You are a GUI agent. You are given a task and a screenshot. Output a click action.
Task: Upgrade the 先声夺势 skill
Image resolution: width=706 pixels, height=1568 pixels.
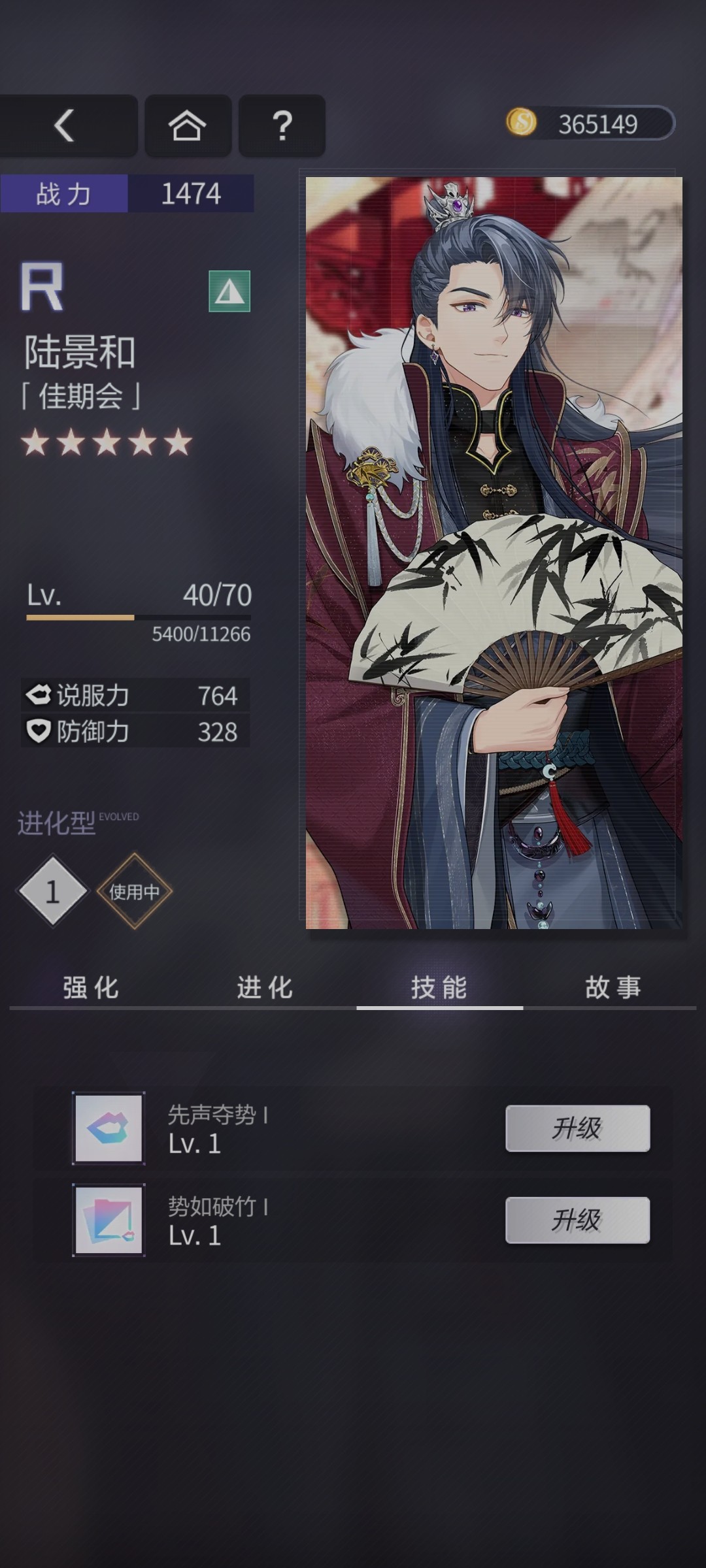pyautogui.click(x=577, y=1128)
